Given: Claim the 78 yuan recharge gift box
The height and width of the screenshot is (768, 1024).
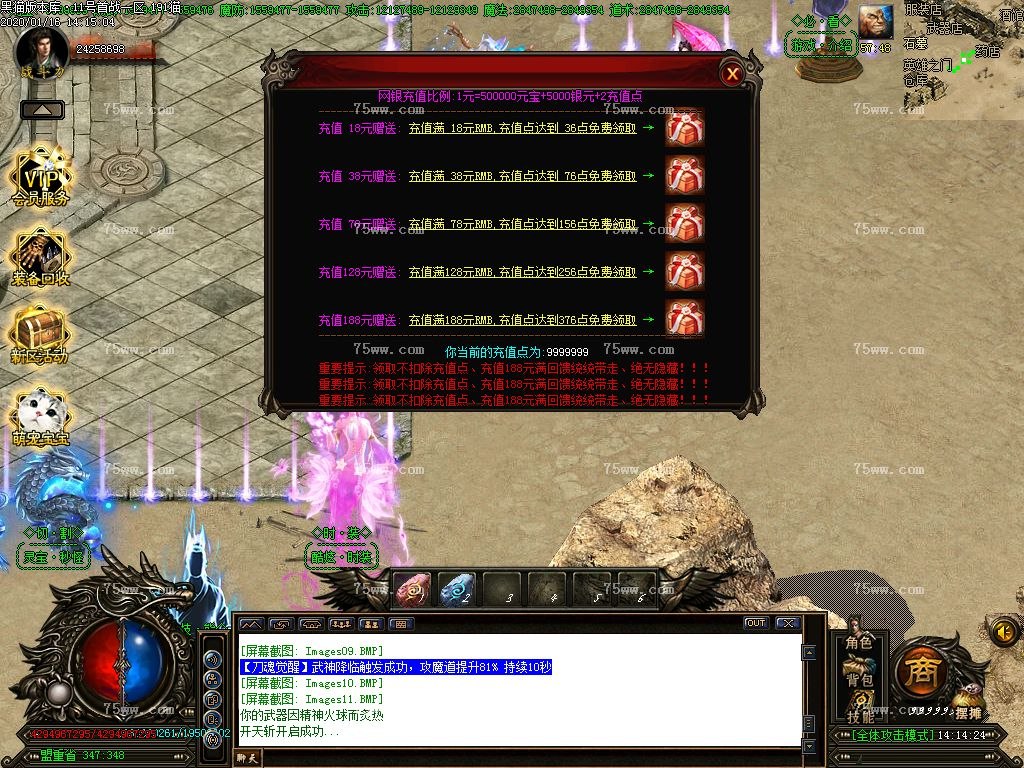Looking at the screenshot, I should point(685,224).
